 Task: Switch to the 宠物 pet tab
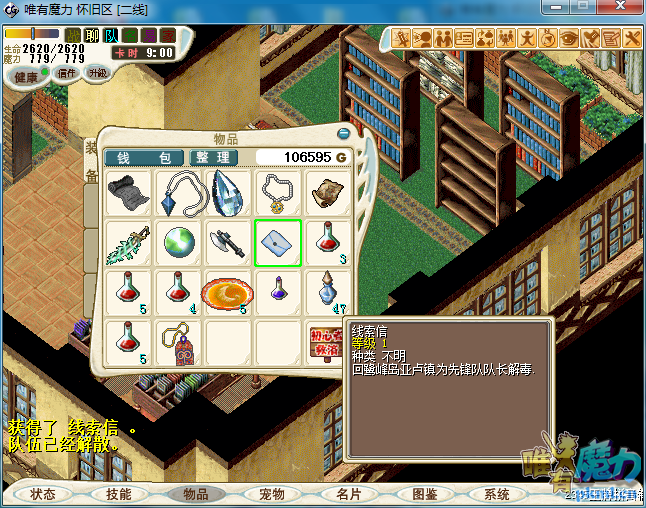click(271, 494)
